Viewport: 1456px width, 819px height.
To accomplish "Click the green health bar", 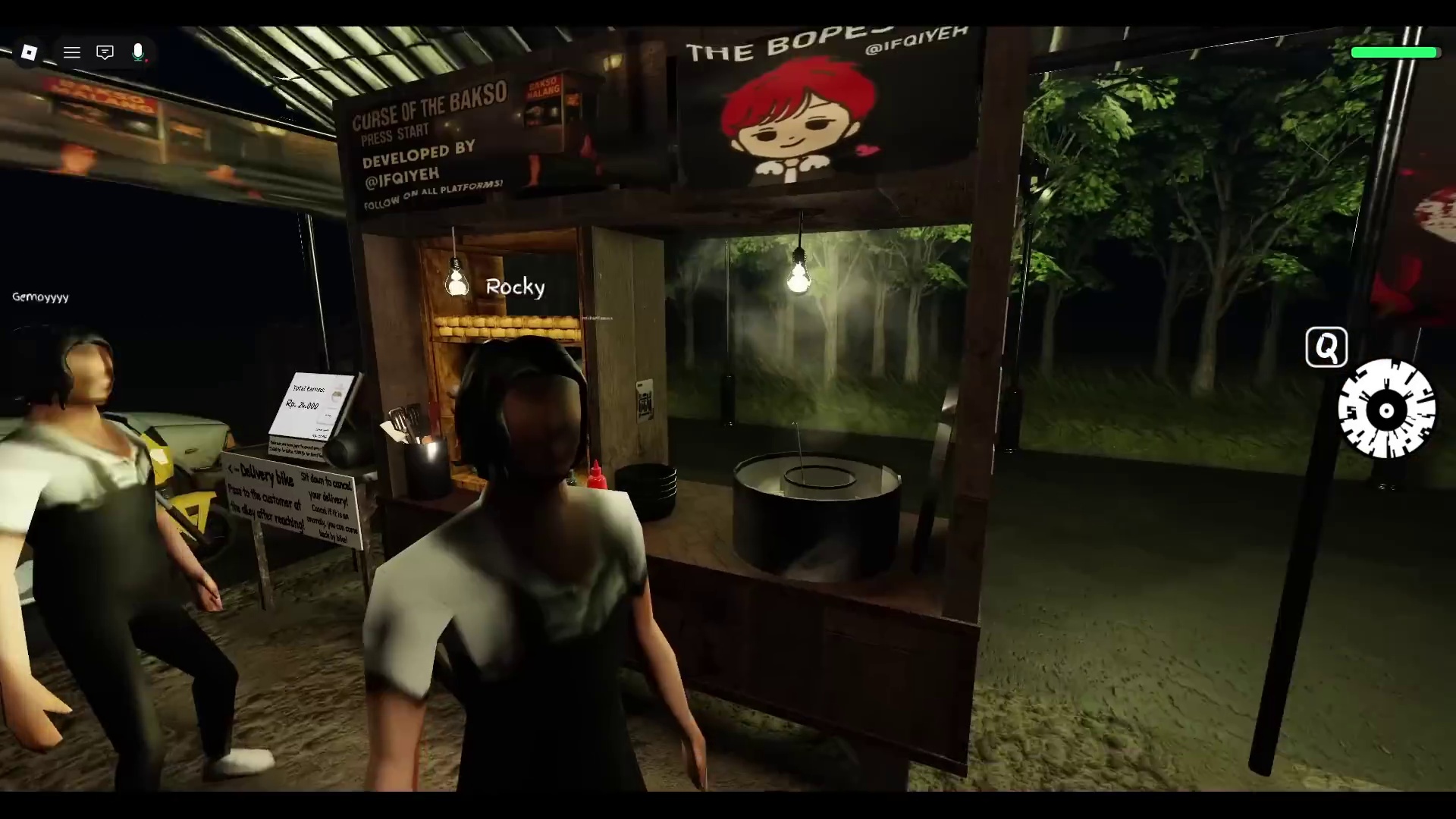I will click(x=1394, y=52).
